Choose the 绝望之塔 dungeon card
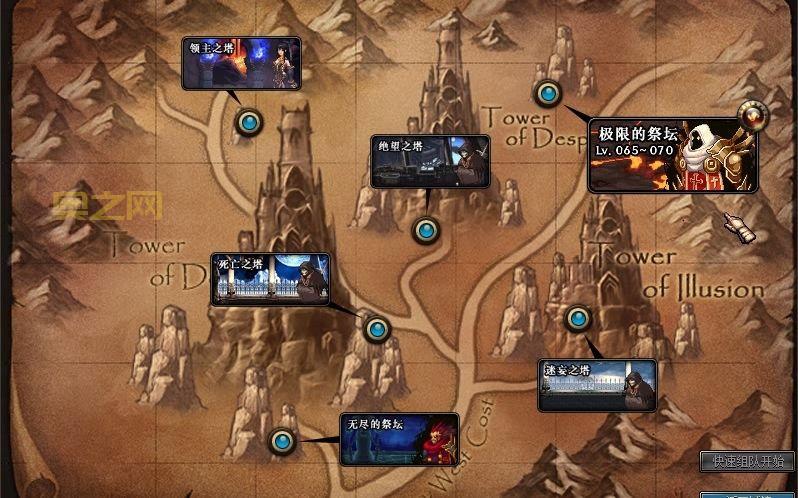 coord(430,161)
